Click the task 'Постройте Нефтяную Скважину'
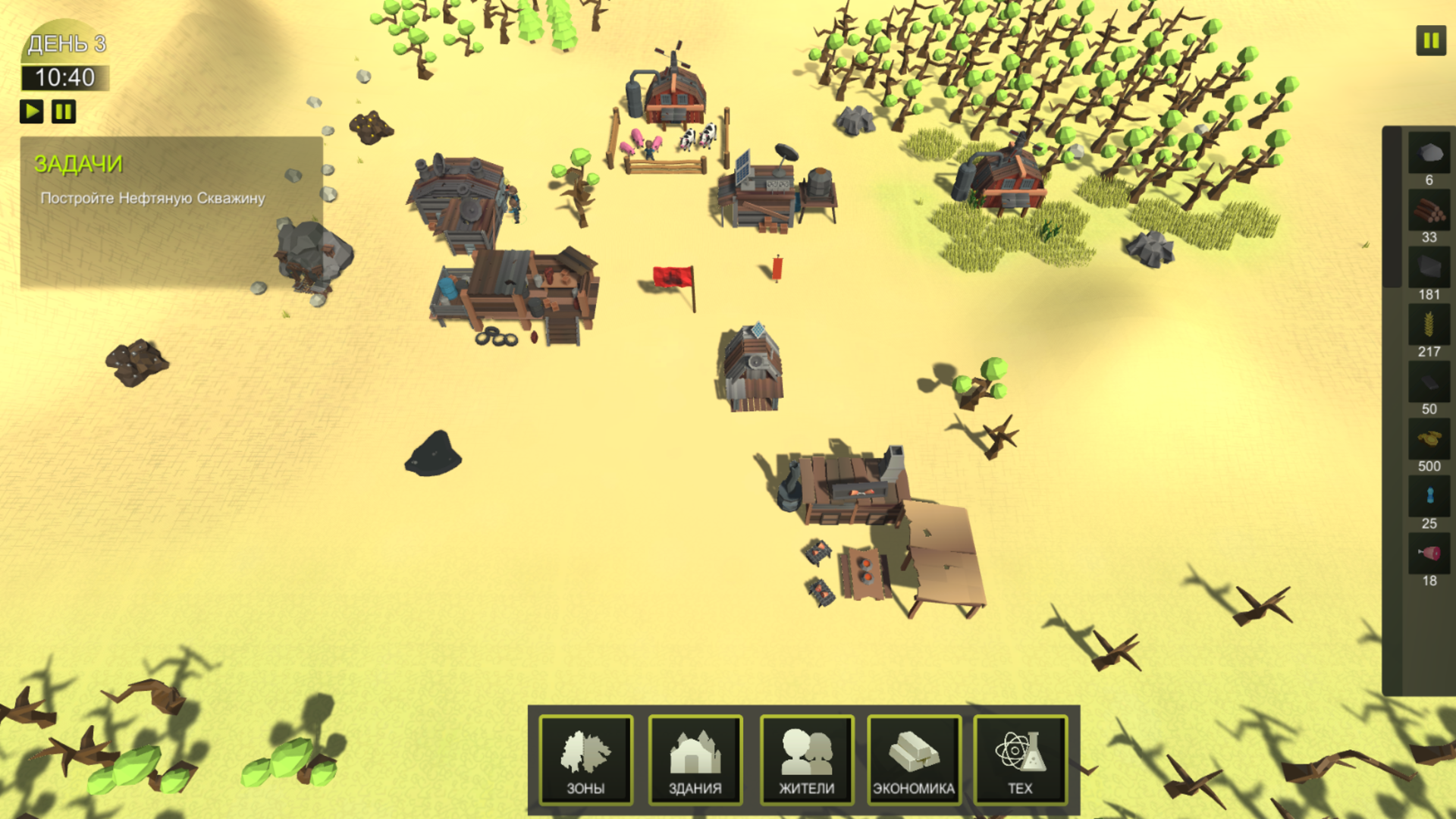 coord(152,198)
